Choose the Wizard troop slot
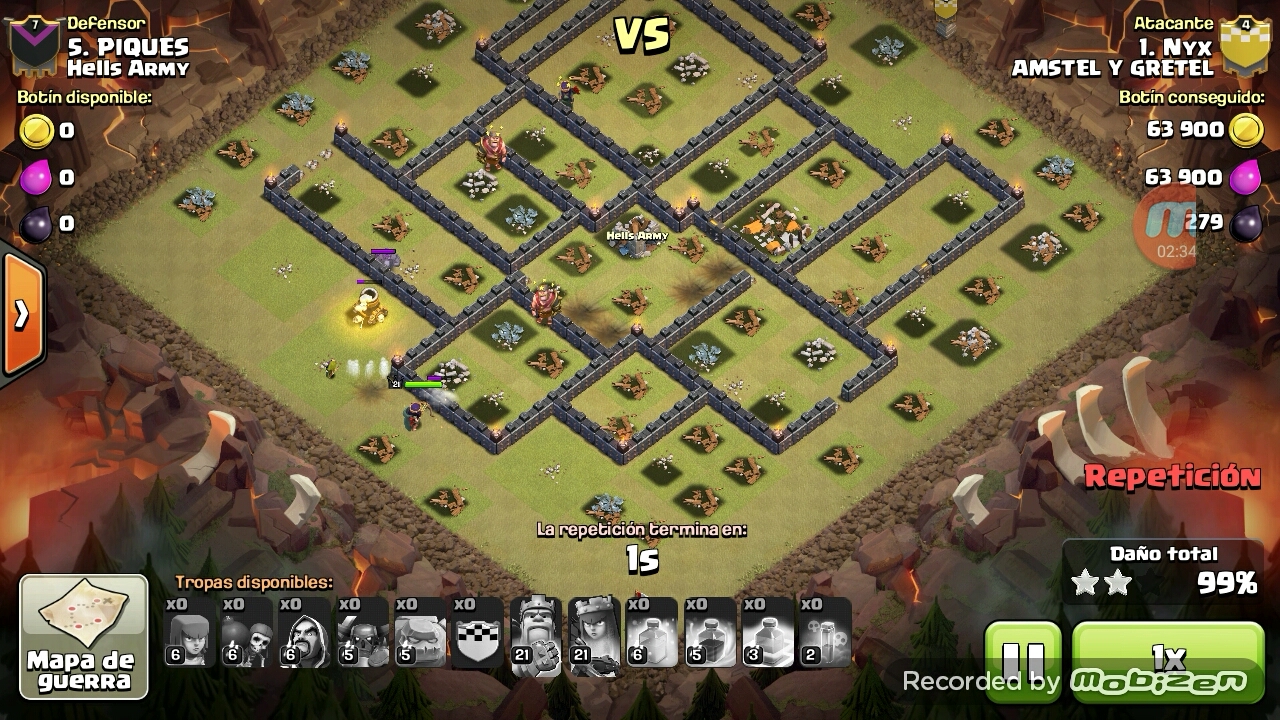1280x720 pixels. [x=305, y=633]
